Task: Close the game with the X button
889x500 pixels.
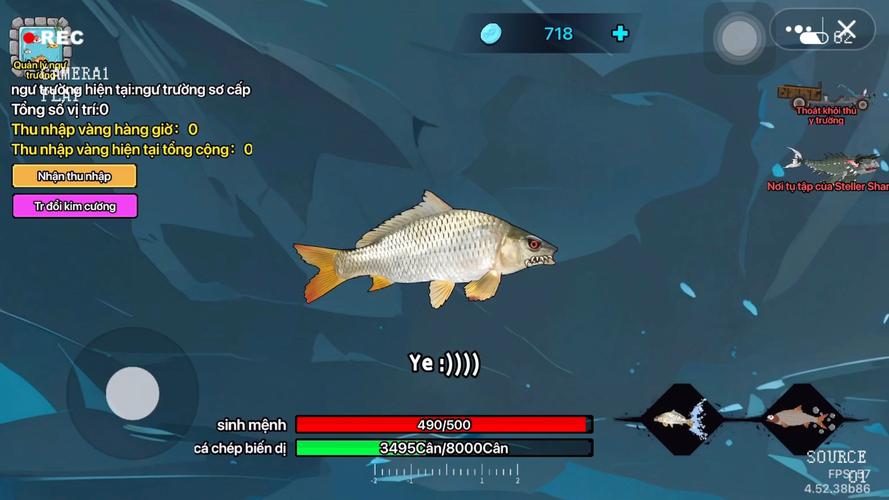Action: click(x=847, y=30)
